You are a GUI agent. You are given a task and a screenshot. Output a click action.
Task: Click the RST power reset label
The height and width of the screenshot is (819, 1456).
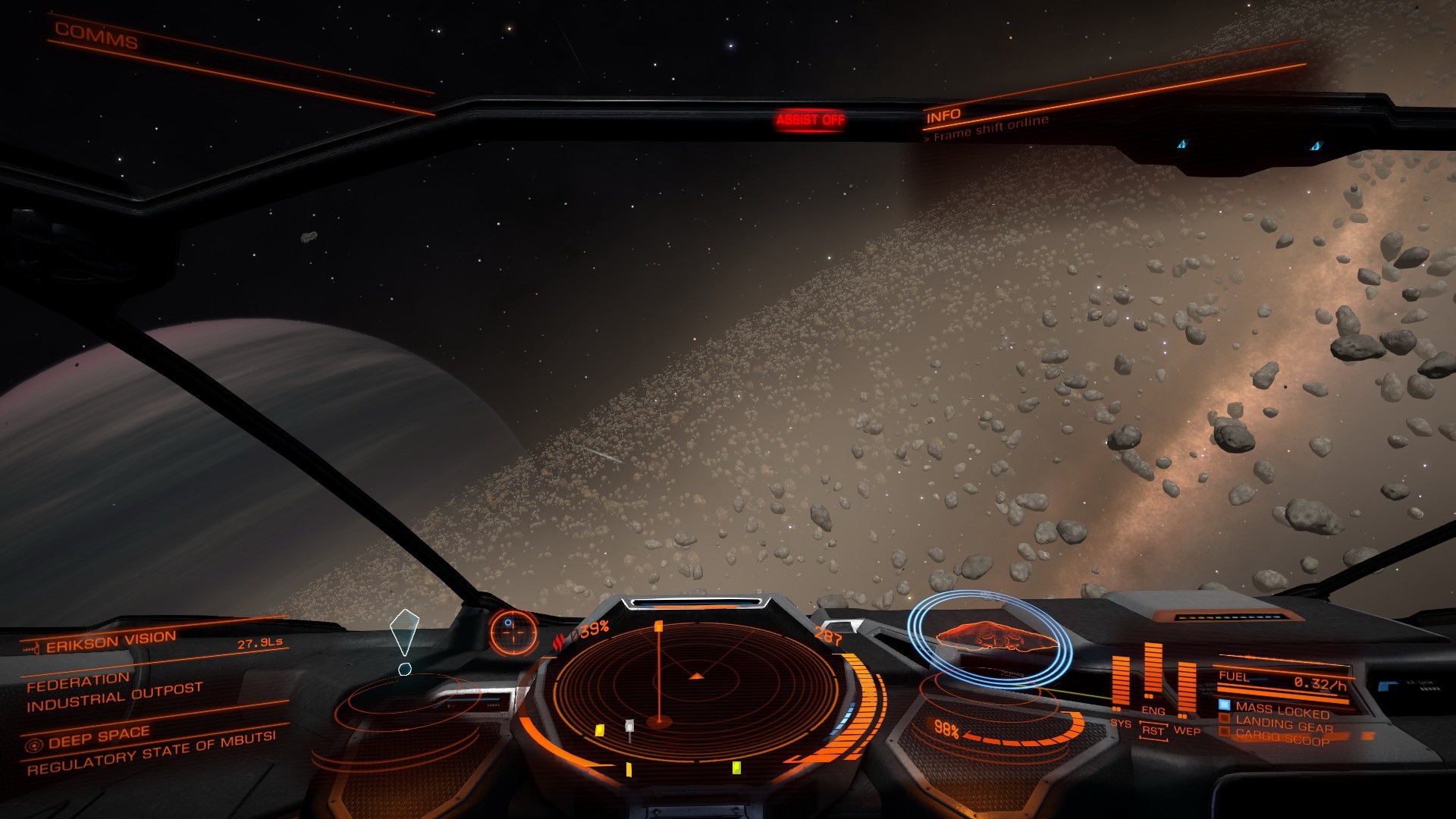coord(1153,731)
